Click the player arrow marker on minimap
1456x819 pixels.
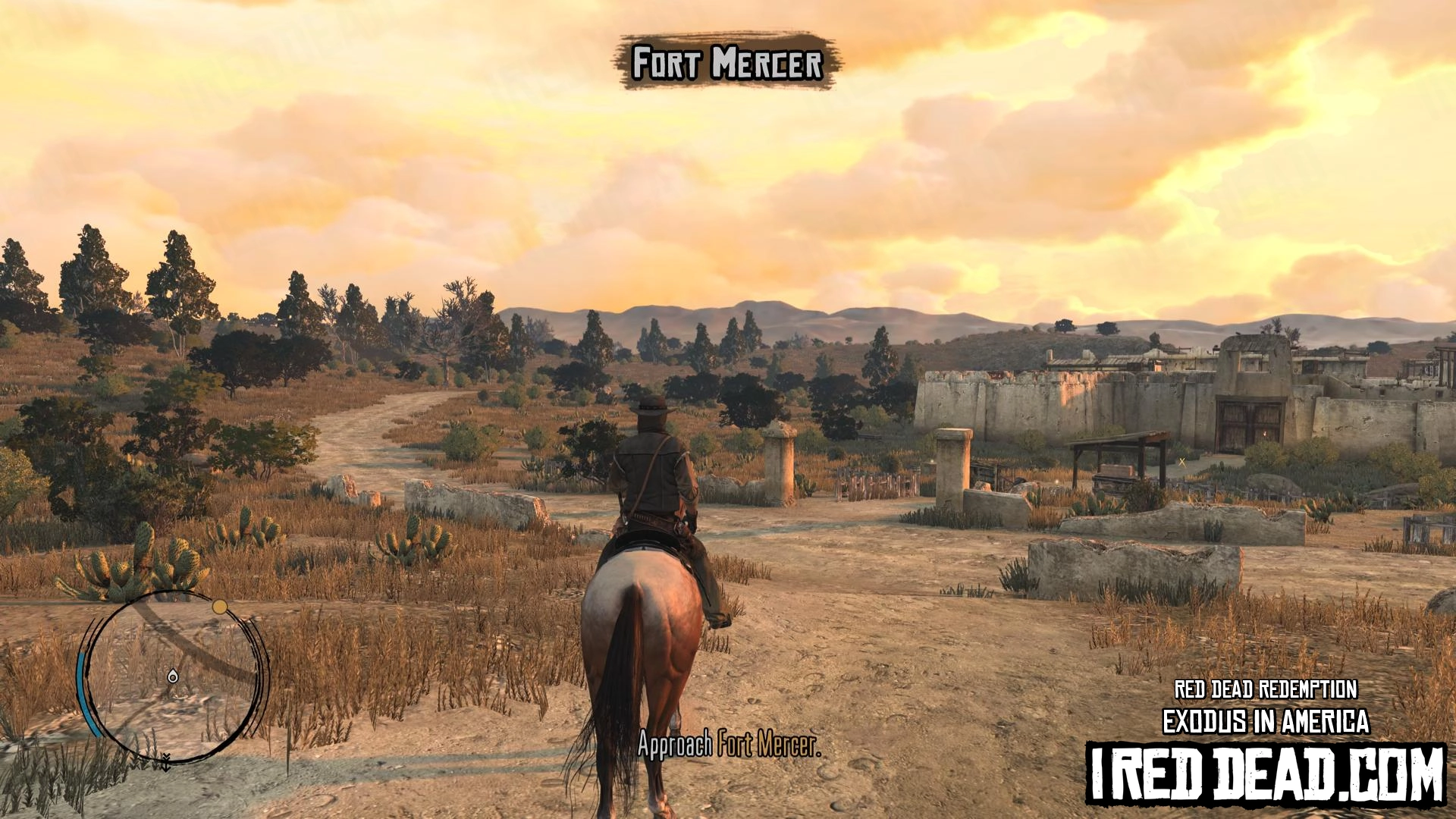pos(173,676)
